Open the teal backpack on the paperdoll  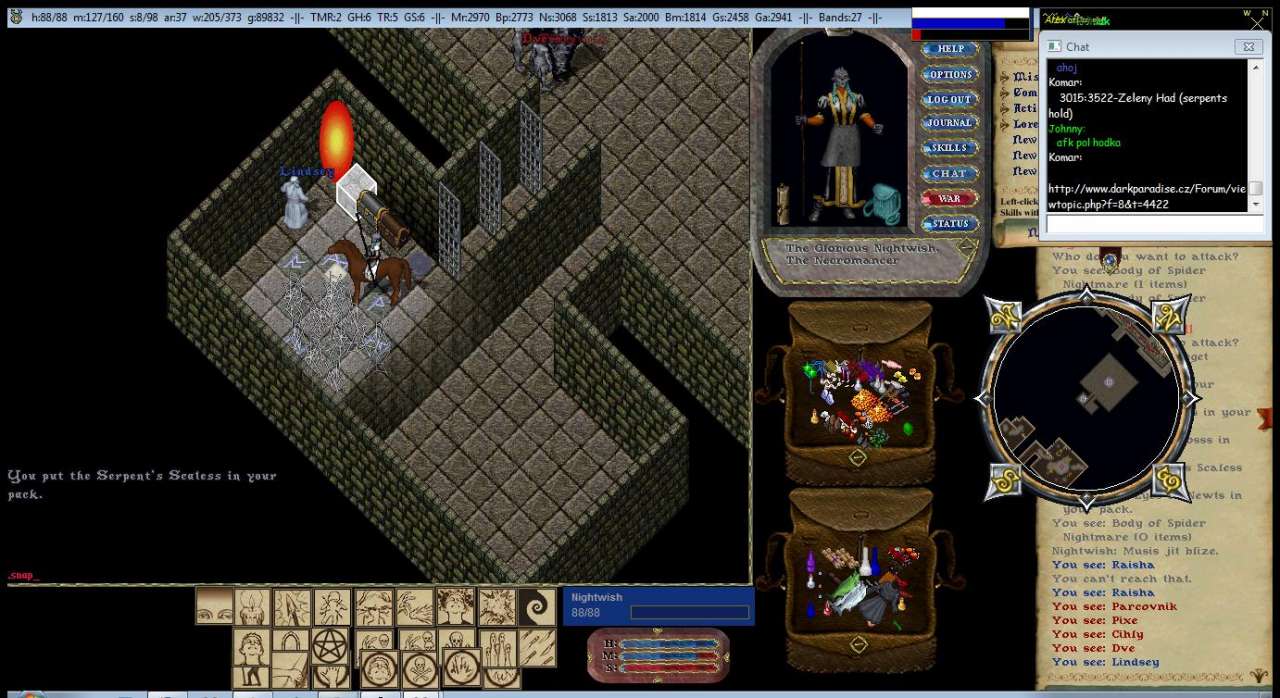(884, 203)
